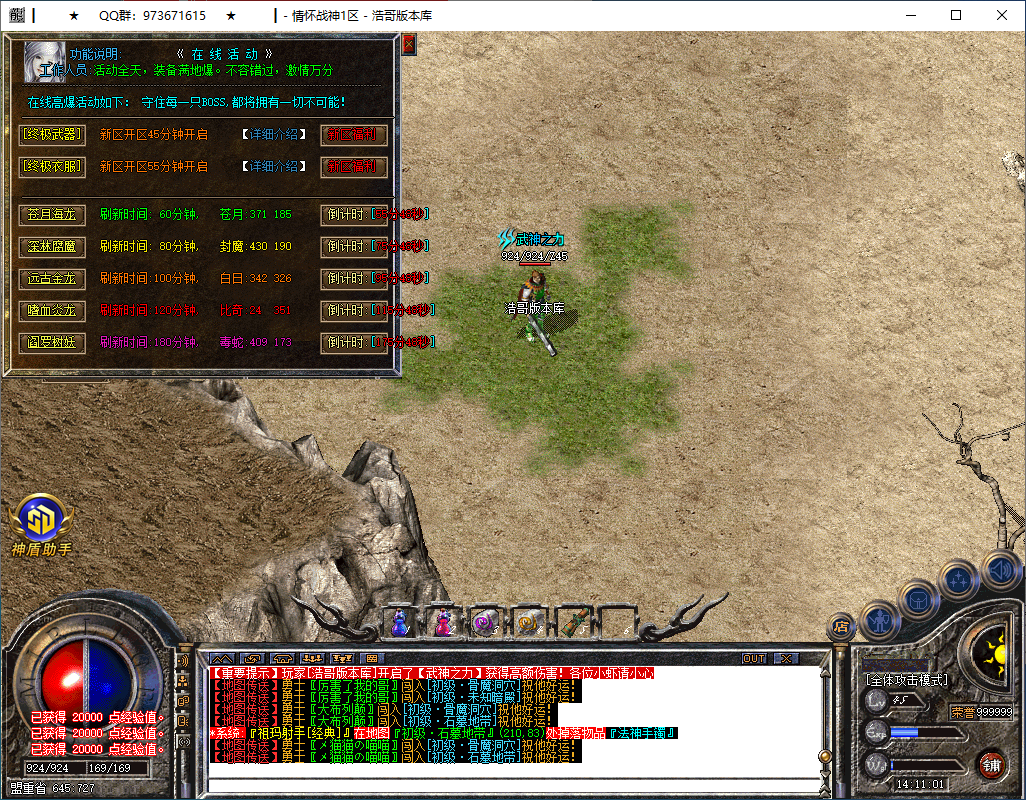Viewport: 1026px width, 800px height.
Task: Click the 嗜血炎龙 boss button
Action: point(53,310)
